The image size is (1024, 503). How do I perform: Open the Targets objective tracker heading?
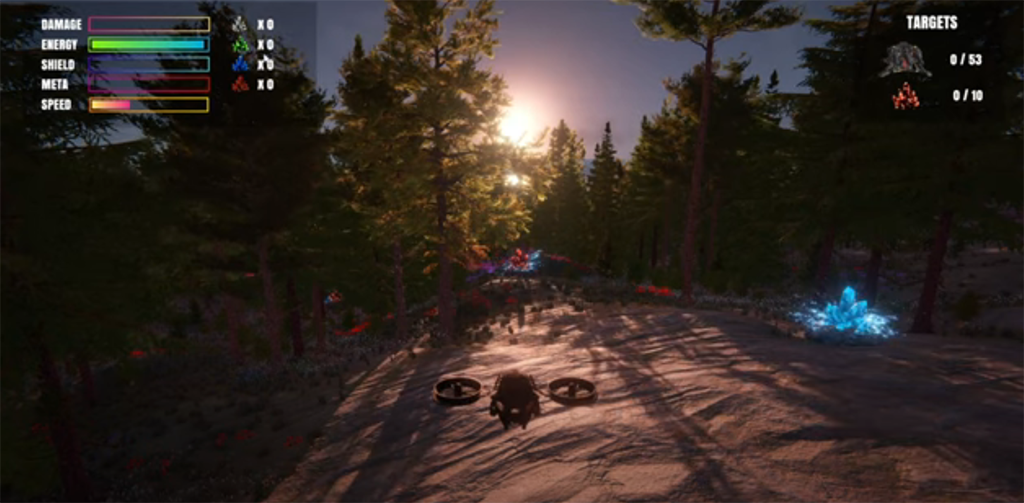(931, 22)
